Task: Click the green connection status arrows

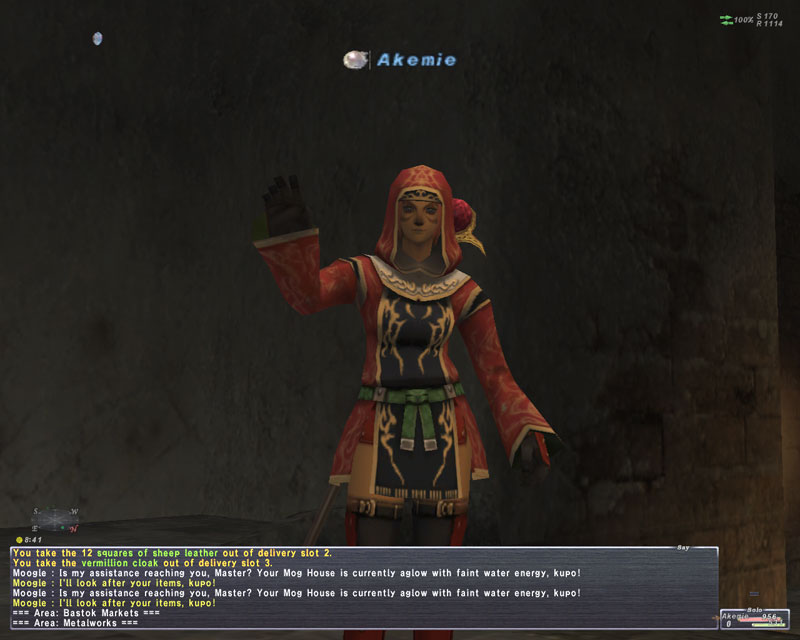Action: coord(725,20)
